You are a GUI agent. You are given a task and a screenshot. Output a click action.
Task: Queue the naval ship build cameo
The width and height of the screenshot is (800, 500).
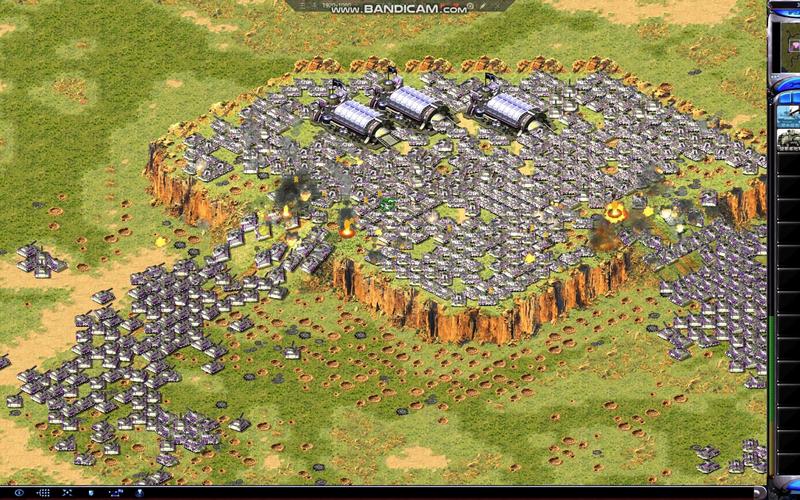coord(788,115)
